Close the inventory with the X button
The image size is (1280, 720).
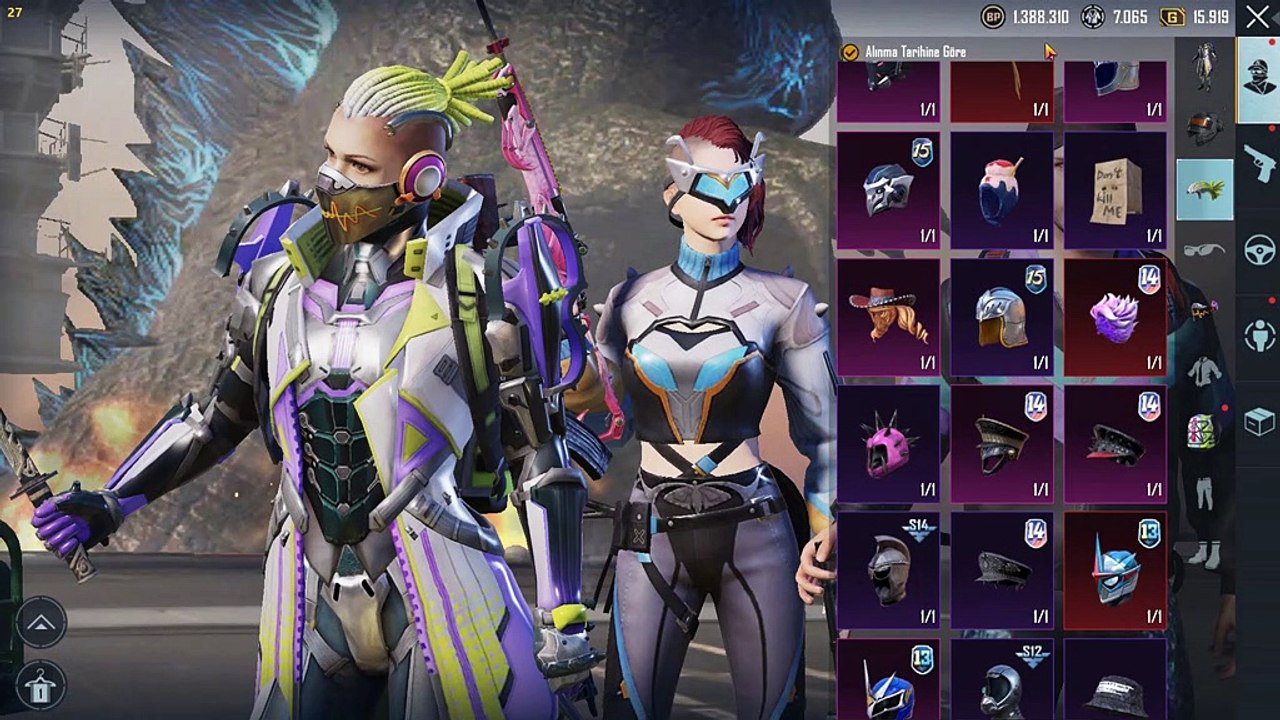pyautogui.click(x=1257, y=17)
